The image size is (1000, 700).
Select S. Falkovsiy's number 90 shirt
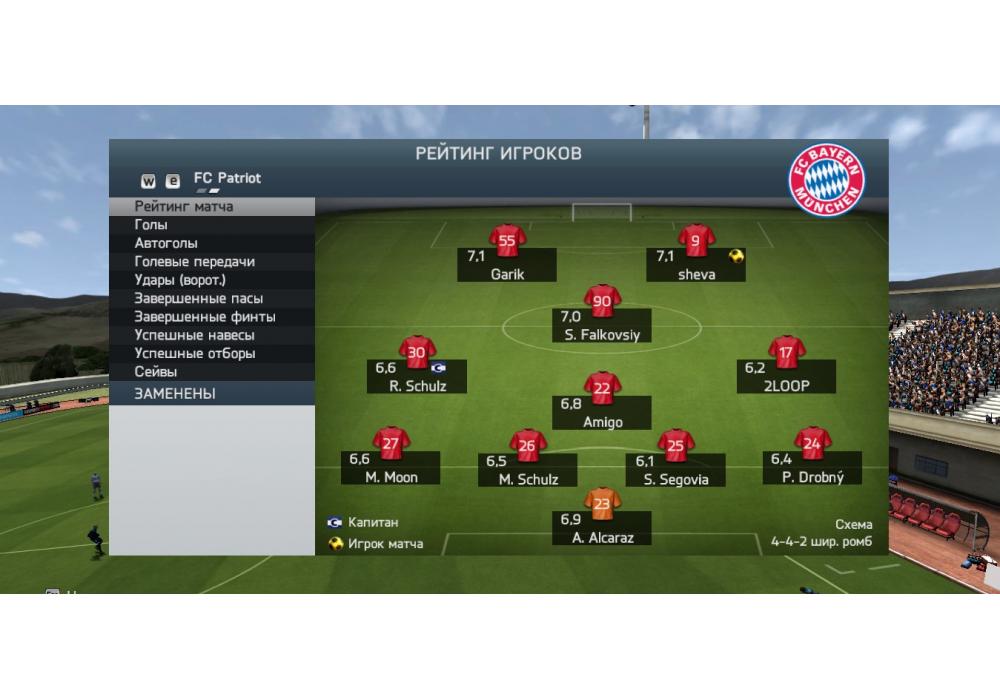click(602, 301)
